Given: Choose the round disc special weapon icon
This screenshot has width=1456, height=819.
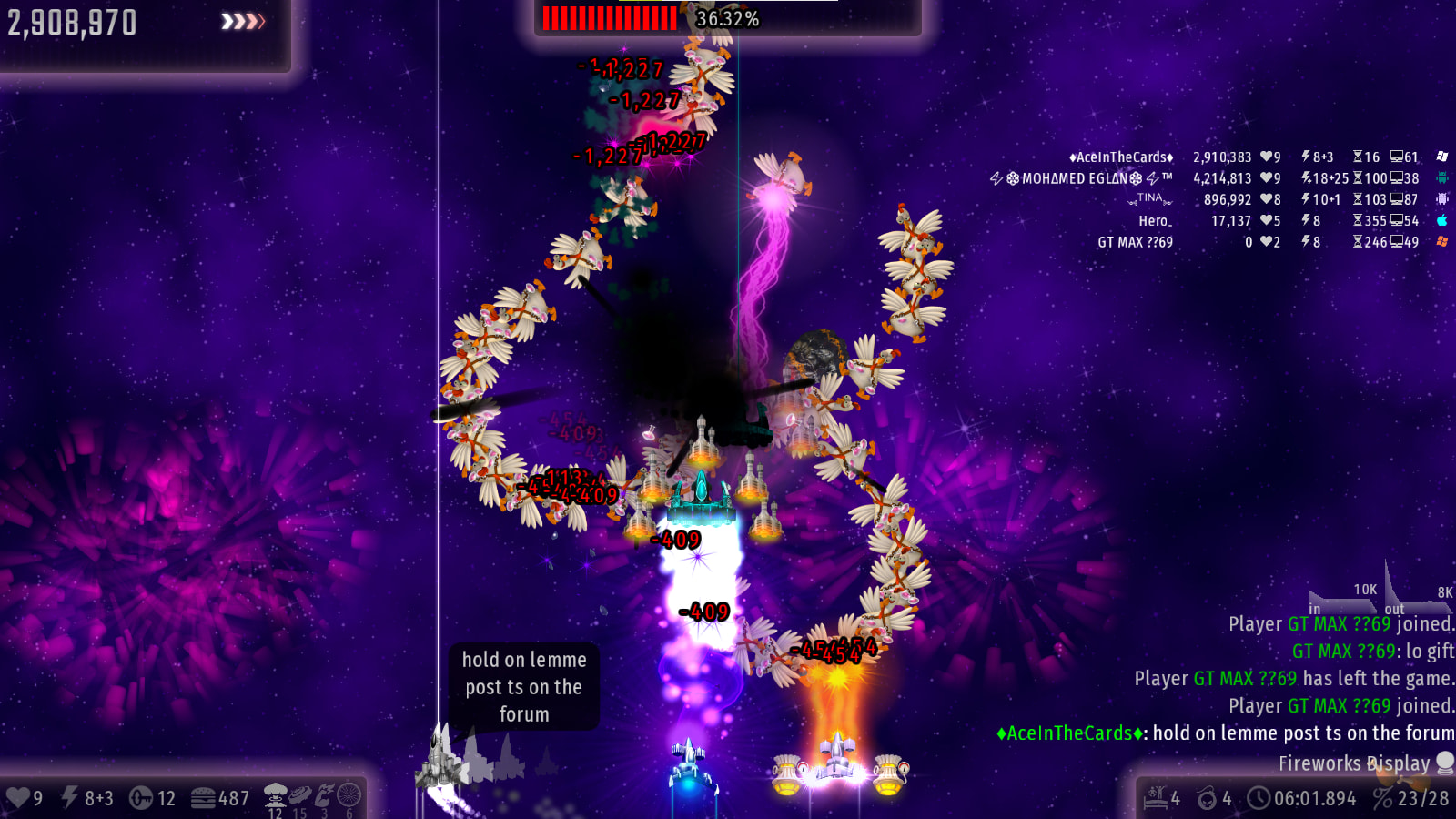Looking at the screenshot, I should (x=349, y=796).
